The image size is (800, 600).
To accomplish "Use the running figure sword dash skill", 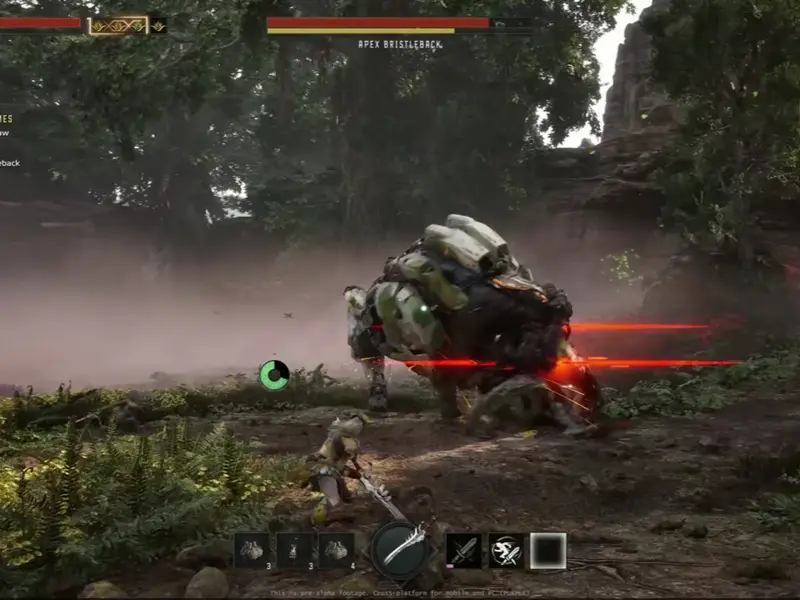I will [x=506, y=550].
